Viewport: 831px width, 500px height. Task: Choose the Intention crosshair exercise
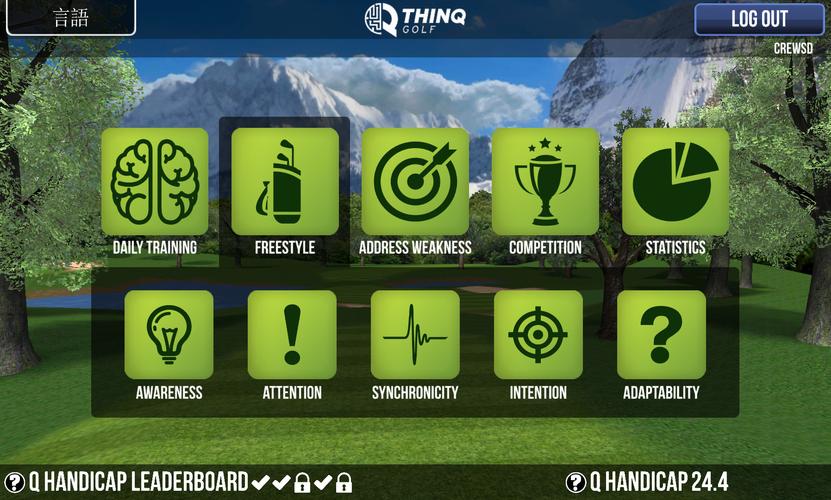click(538, 335)
